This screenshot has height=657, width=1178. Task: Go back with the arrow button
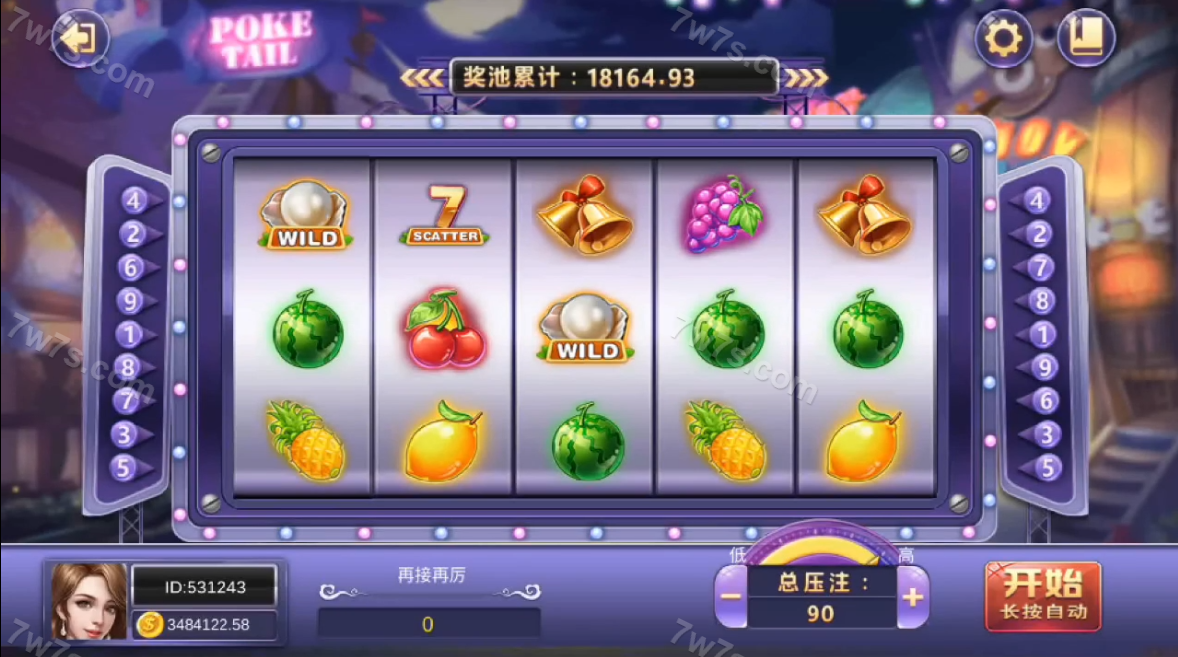pyautogui.click(x=79, y=39)
